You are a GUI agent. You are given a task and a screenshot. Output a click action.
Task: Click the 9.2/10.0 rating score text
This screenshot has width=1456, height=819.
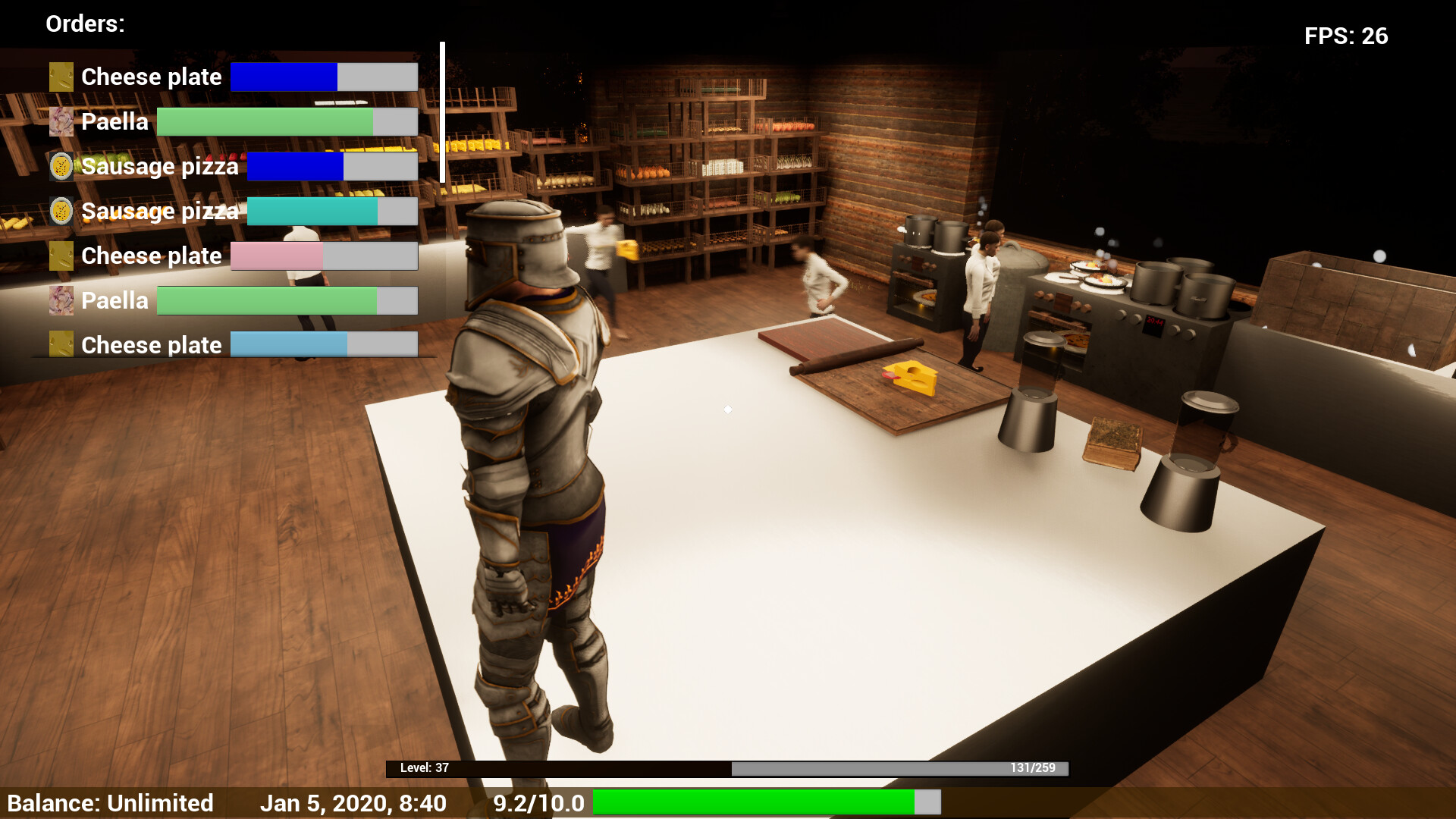coord(538,803)
